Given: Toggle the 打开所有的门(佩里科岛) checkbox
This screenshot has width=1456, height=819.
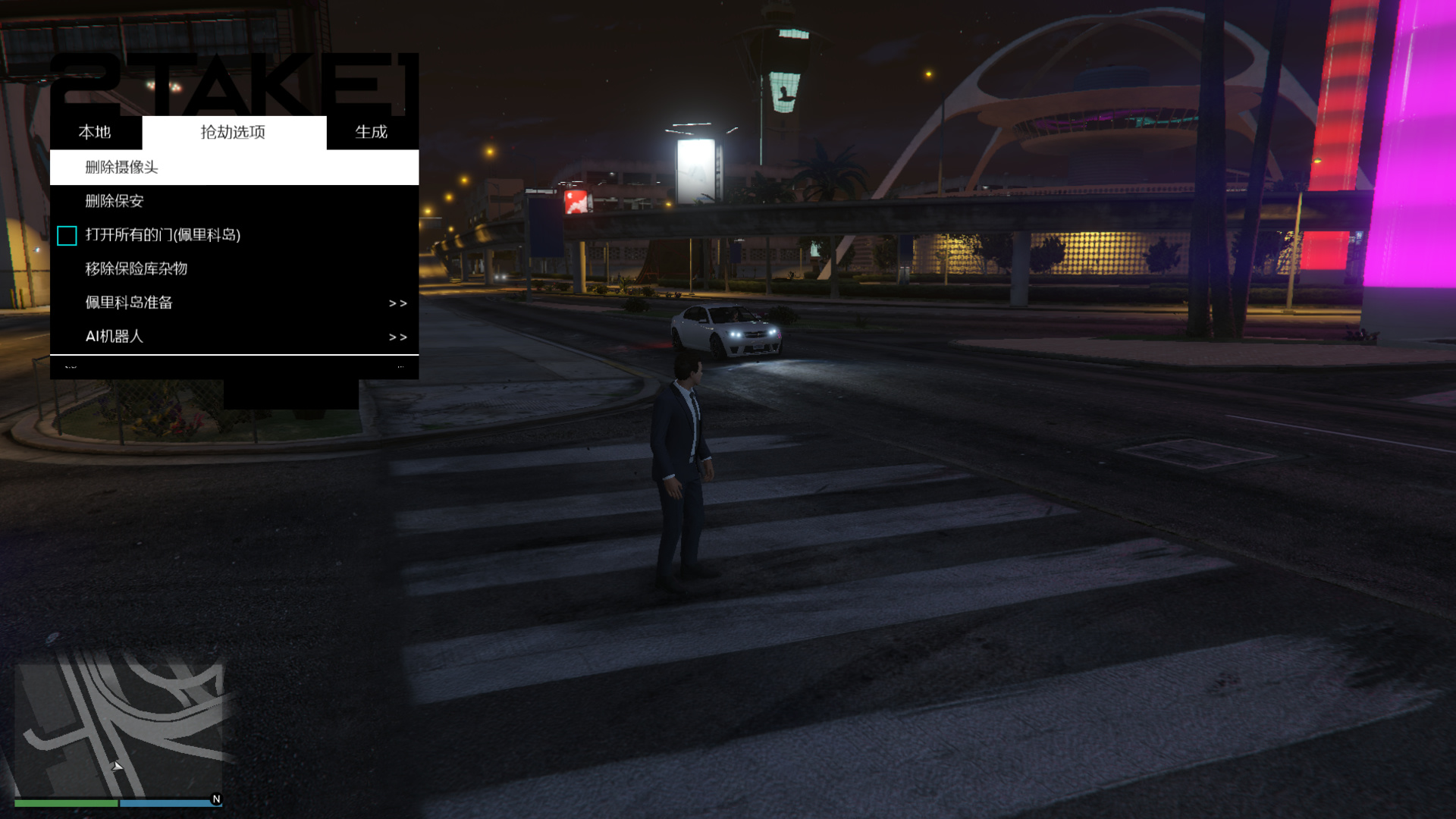Looking at the screenshot, I should [67, 236].
